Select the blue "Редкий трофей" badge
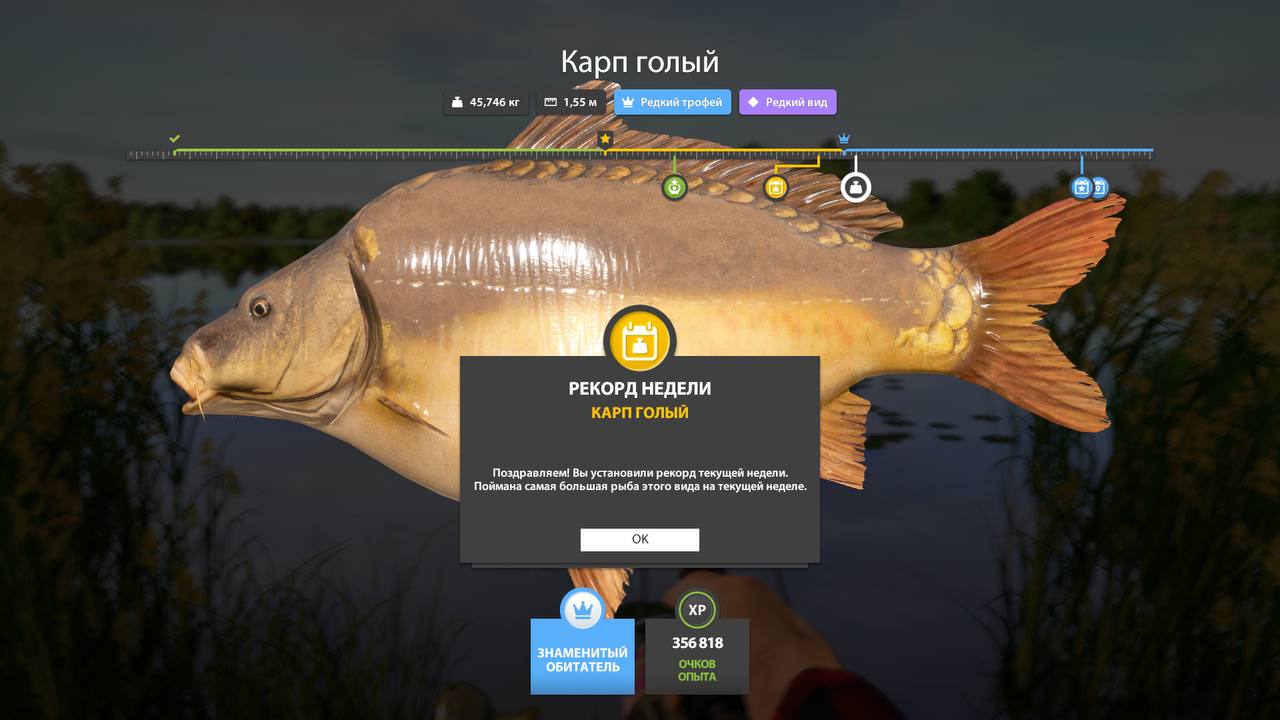 tap(672, 102)
